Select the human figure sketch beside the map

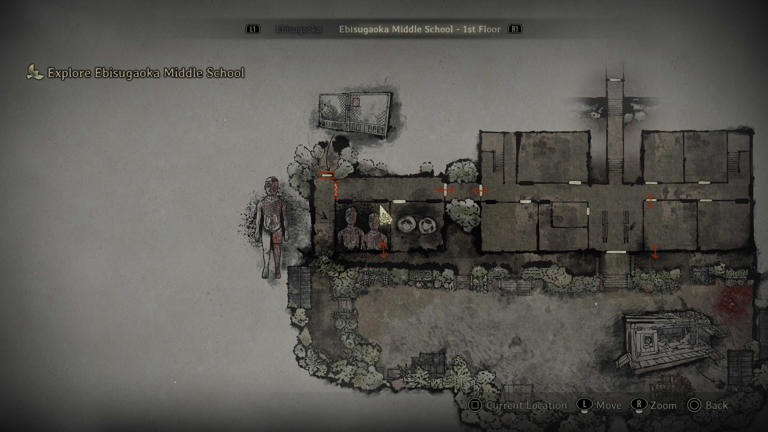pyautogui.click(x=271, y=227)
